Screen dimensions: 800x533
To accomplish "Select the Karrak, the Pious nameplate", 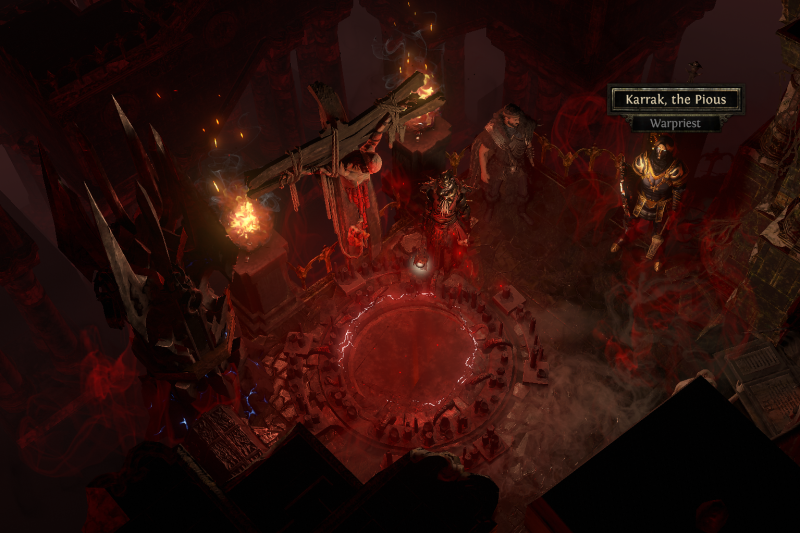I will (675, 100).
